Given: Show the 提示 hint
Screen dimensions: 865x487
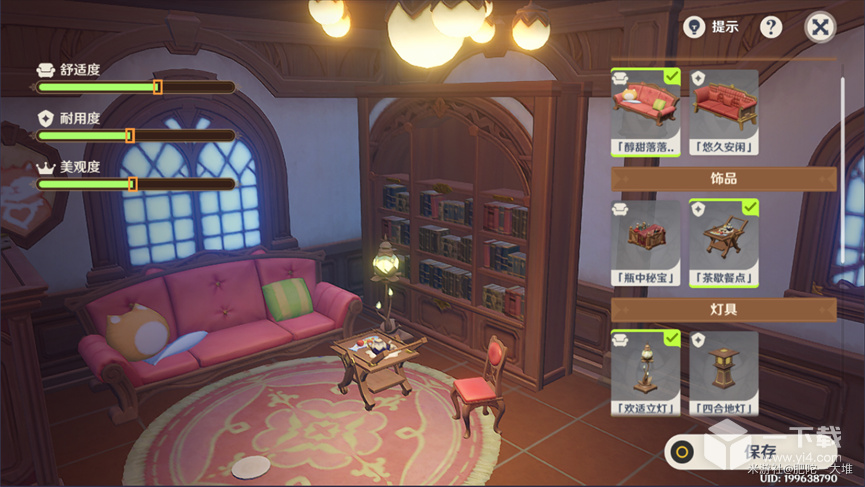Looking at the screenshot, I should [x=712, y=27].
